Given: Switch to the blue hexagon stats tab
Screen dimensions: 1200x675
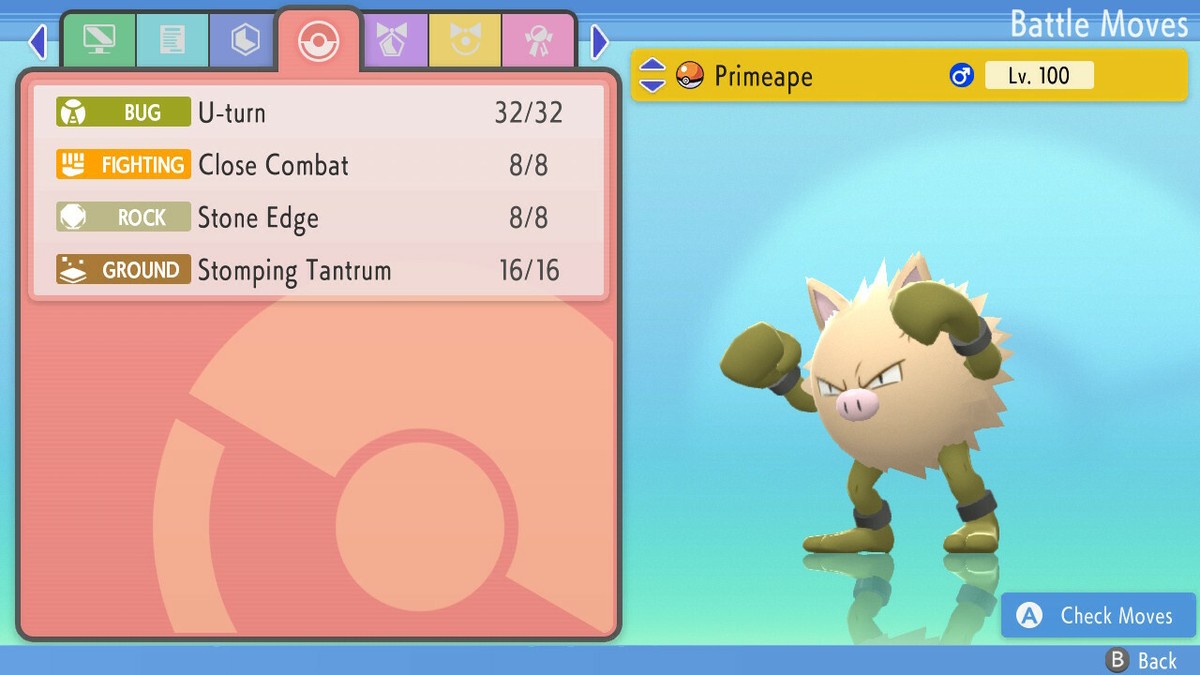Looking at the screenshot, I should pyautogui.click(x=245, y=40).
